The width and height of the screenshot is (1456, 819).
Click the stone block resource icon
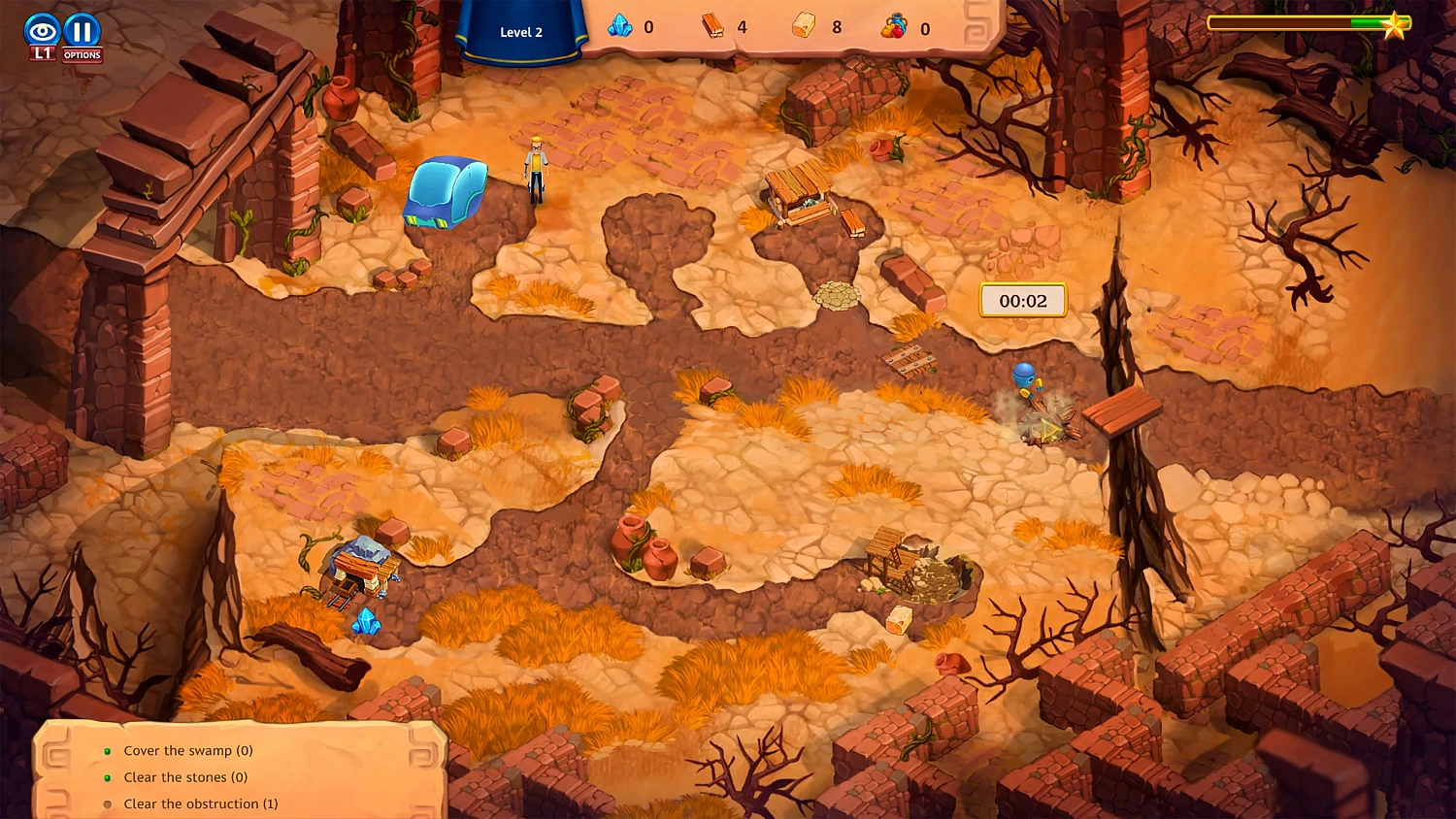coord(803,27)
